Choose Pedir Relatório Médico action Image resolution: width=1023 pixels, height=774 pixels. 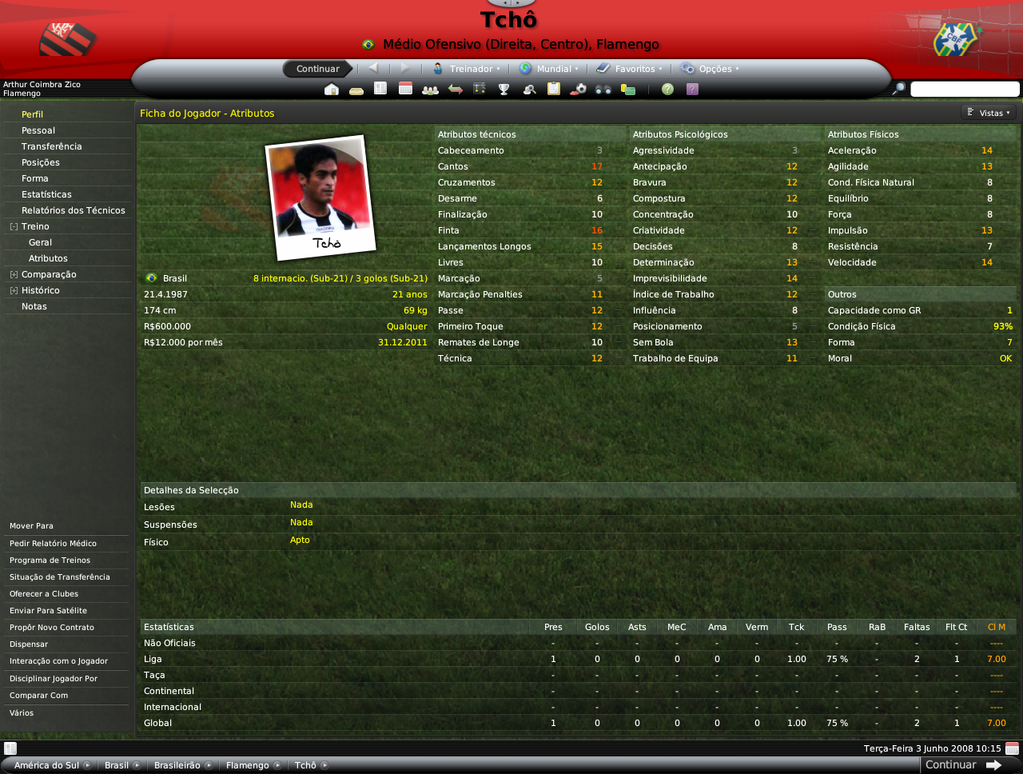[x=53, y=543]
